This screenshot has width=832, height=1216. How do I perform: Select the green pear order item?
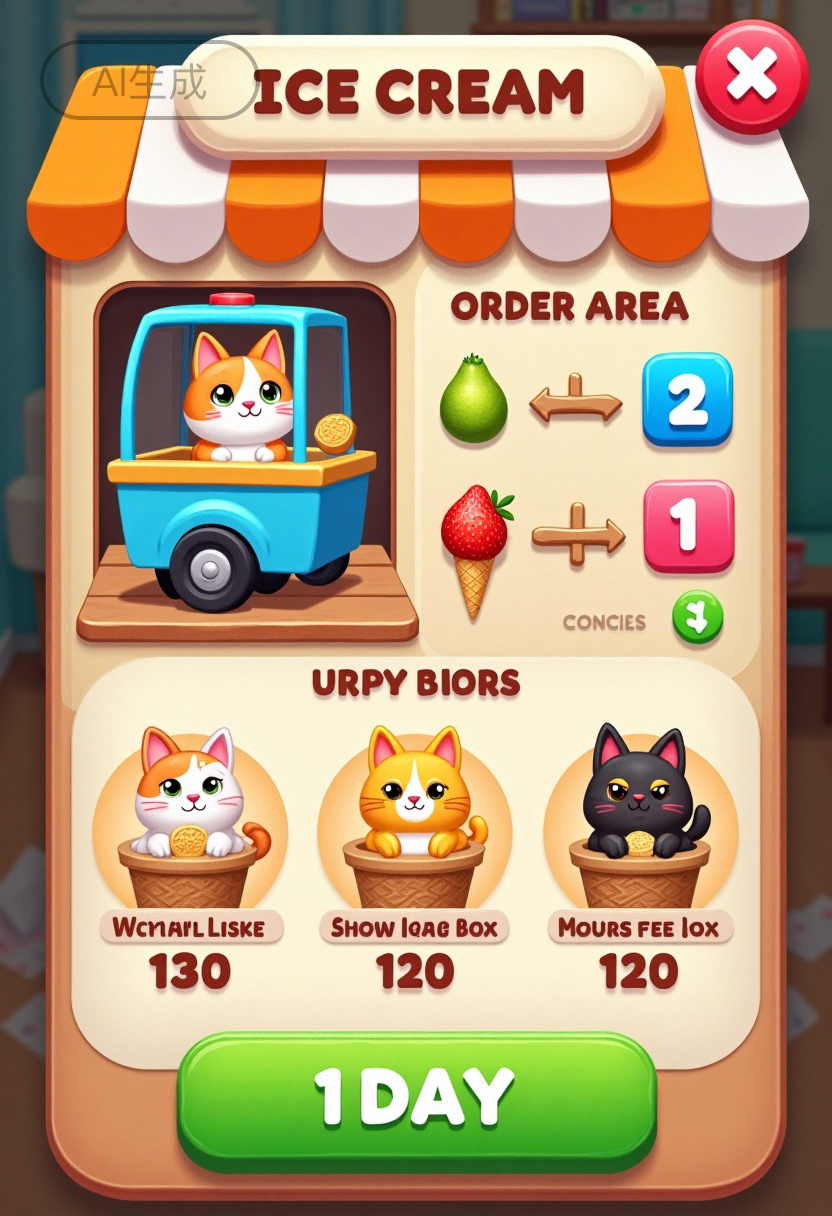473,401
